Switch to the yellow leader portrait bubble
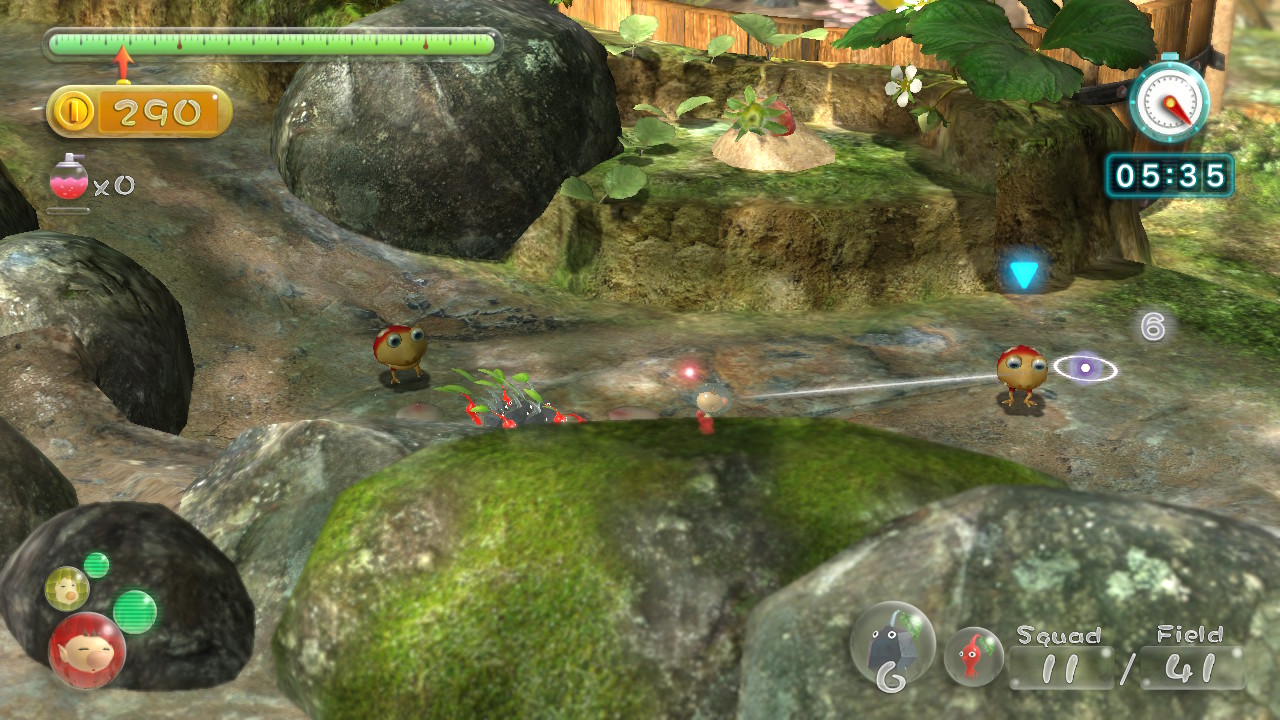The height and width of the screenshot is (720, 1280). pyautogui.click(x=67, y=588)
